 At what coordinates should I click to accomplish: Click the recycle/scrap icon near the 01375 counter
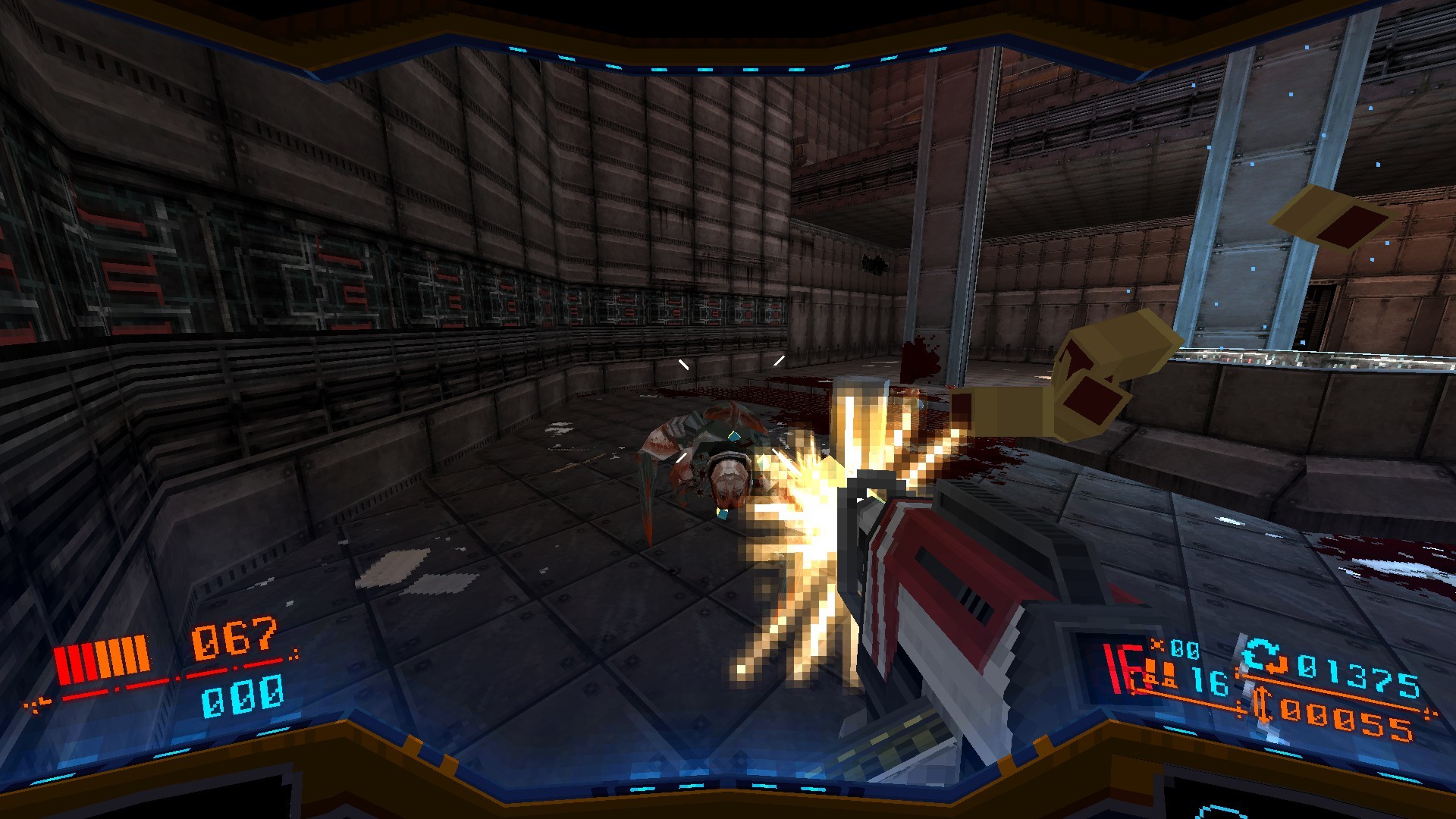coord(1263,657)
